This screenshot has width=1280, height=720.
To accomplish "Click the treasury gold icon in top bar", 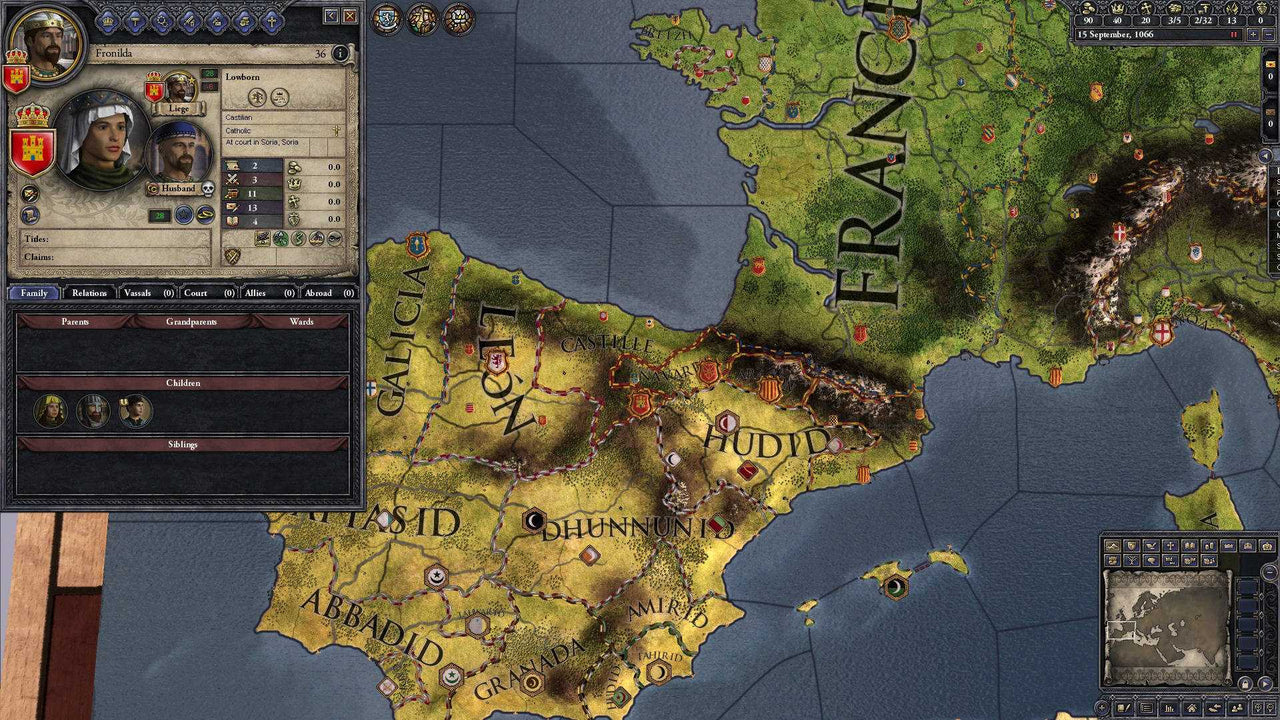I will click(x=1087, y=8).
